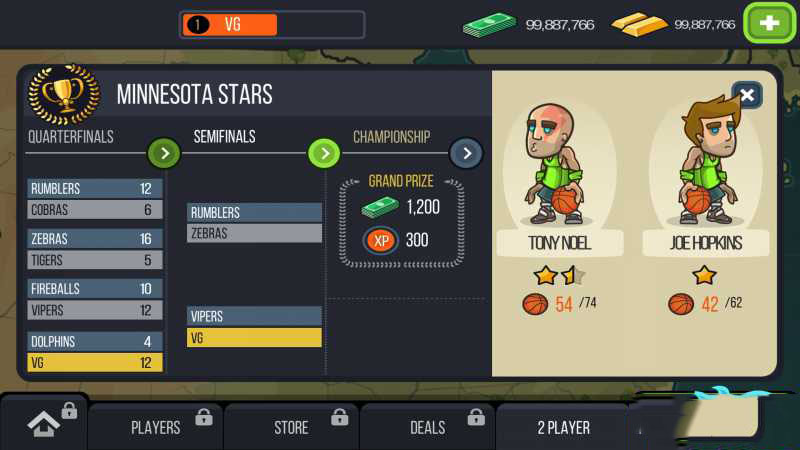
Task: Click the dark arrow next to Championship
Action: click(466, 153)
